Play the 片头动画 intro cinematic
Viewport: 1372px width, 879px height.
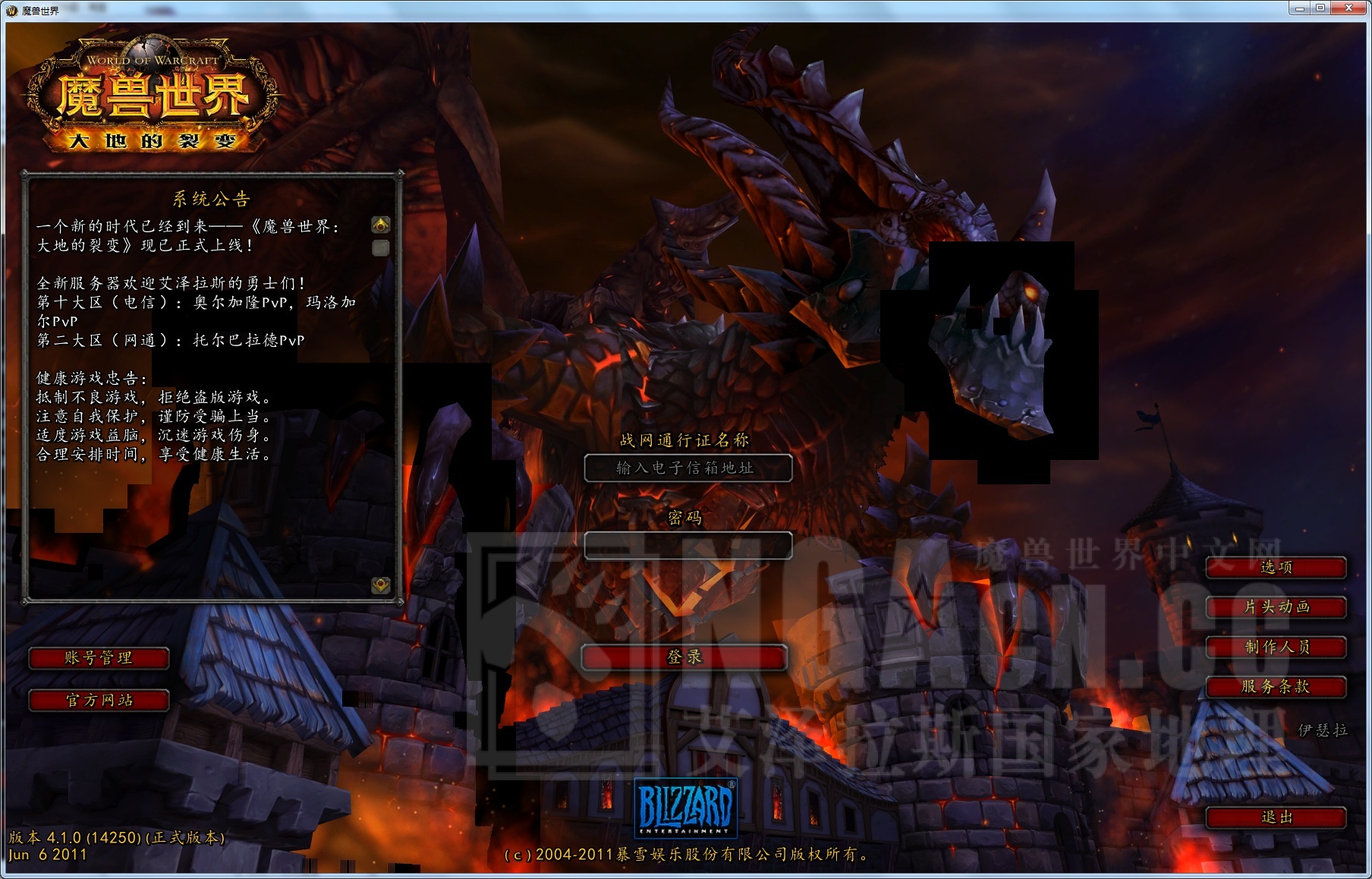point(1276,607)
